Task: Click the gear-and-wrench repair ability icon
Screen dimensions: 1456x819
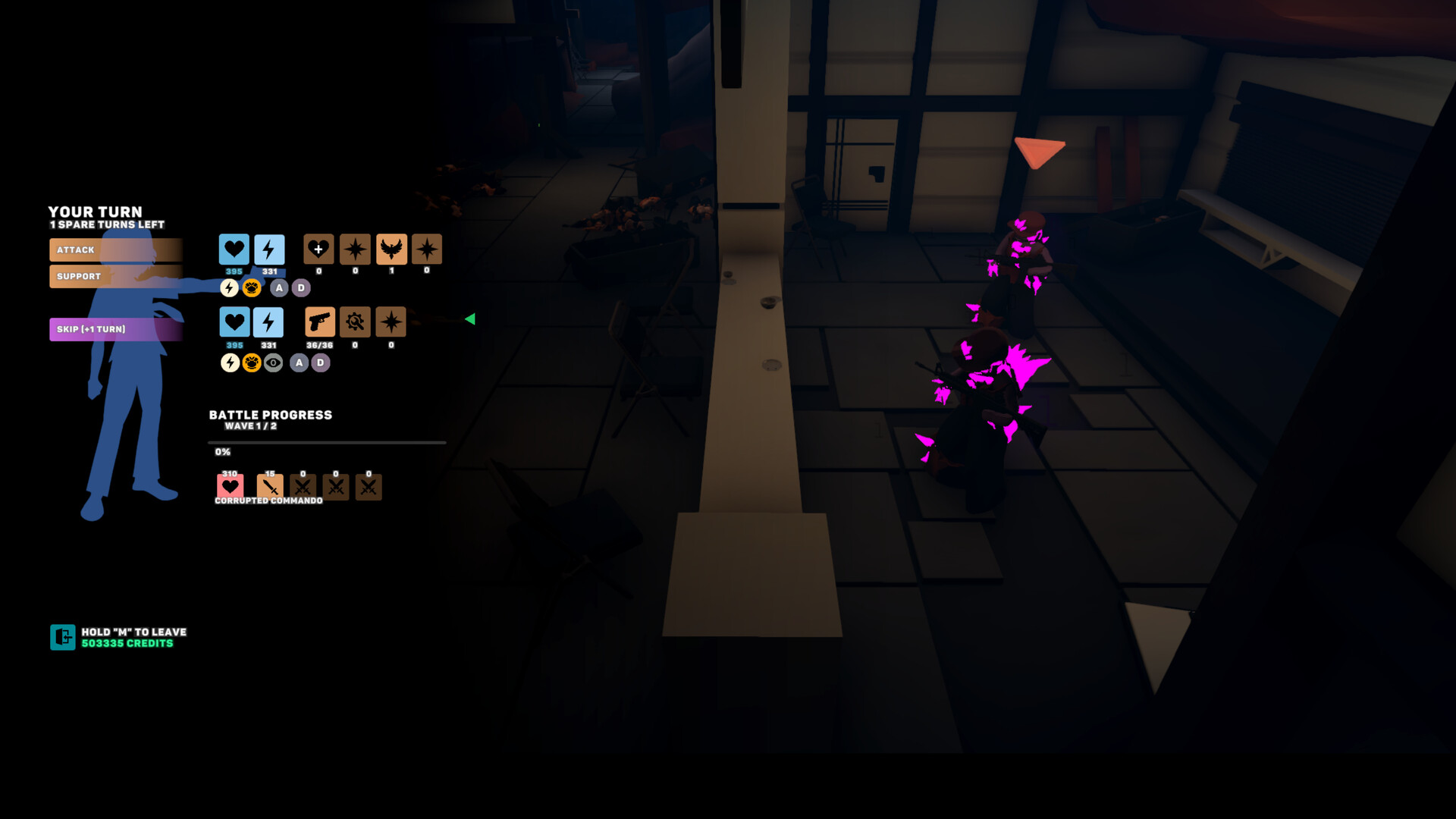Action: point(354,322)
